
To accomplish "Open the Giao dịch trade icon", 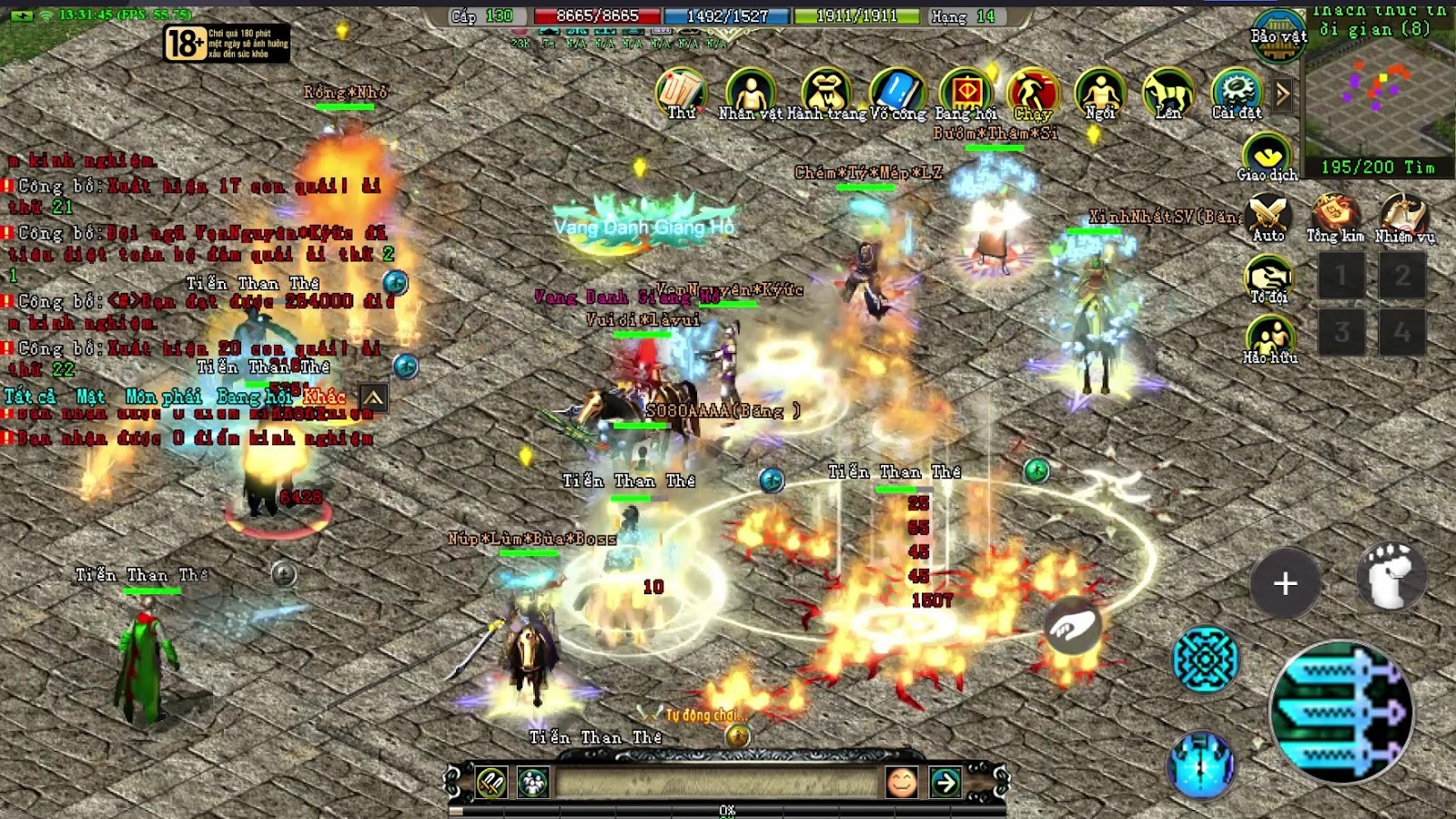I will pyautogui.click(x=1267, y=155).
